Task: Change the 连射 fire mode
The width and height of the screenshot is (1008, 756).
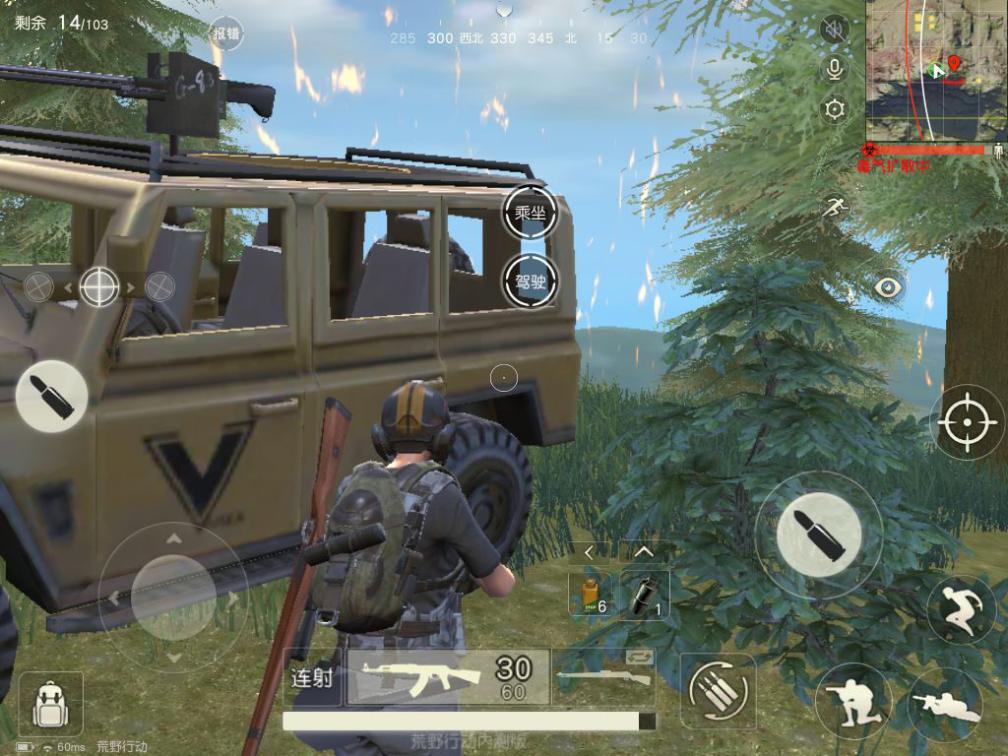Action: 312,678
